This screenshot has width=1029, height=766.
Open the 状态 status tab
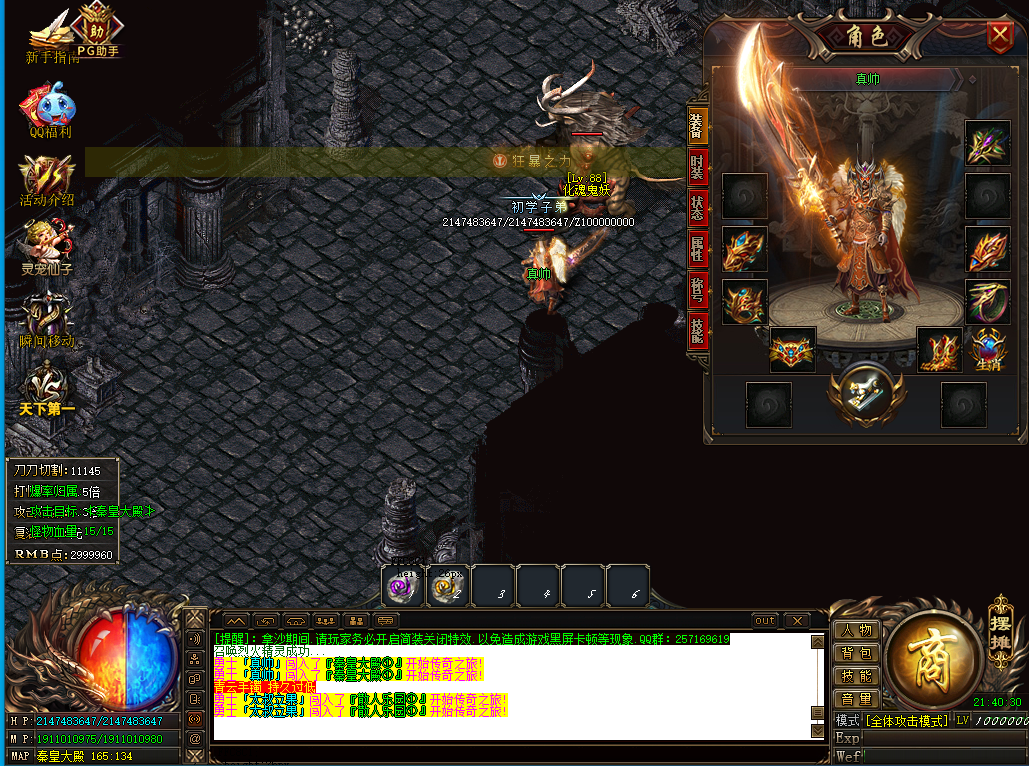point(697,208)
